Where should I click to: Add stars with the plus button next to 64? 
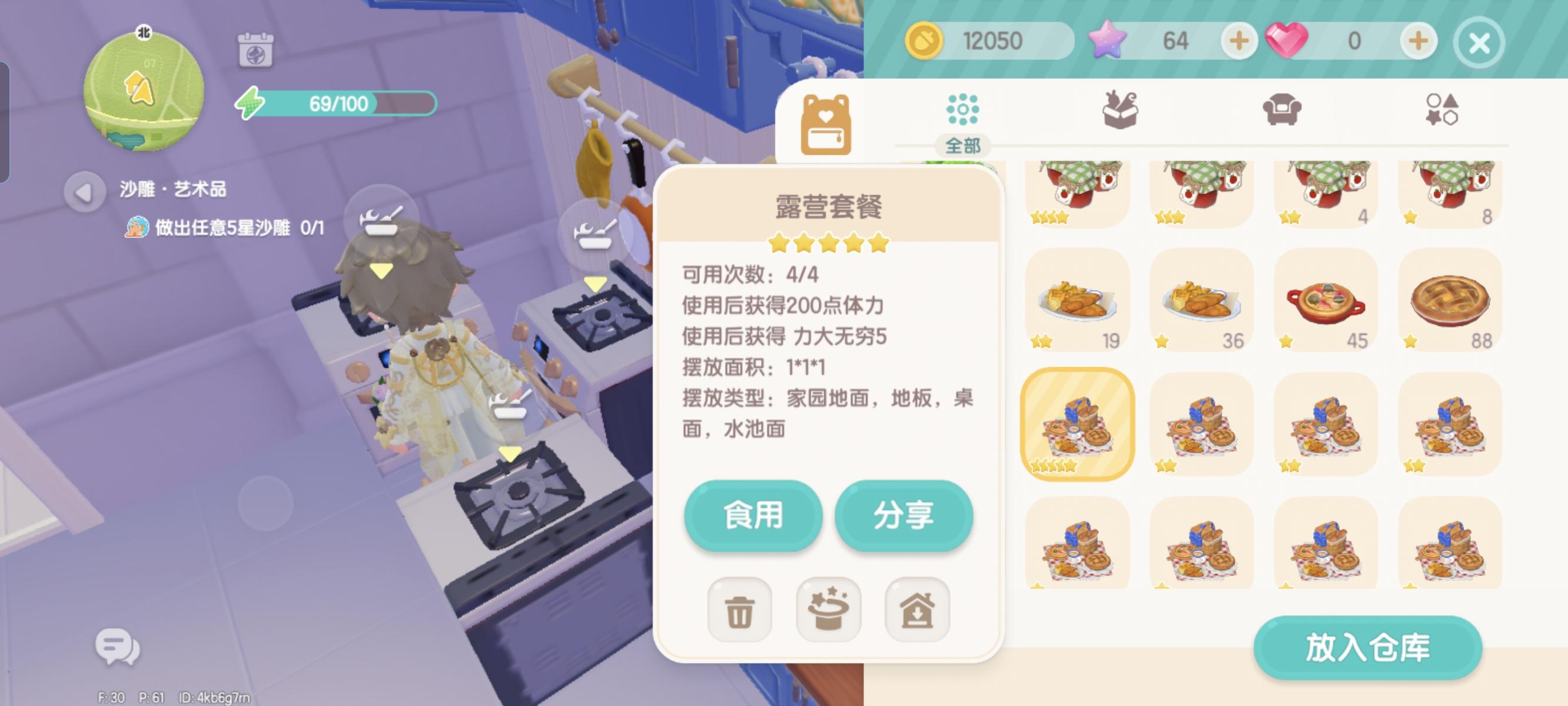point(1240,41)
